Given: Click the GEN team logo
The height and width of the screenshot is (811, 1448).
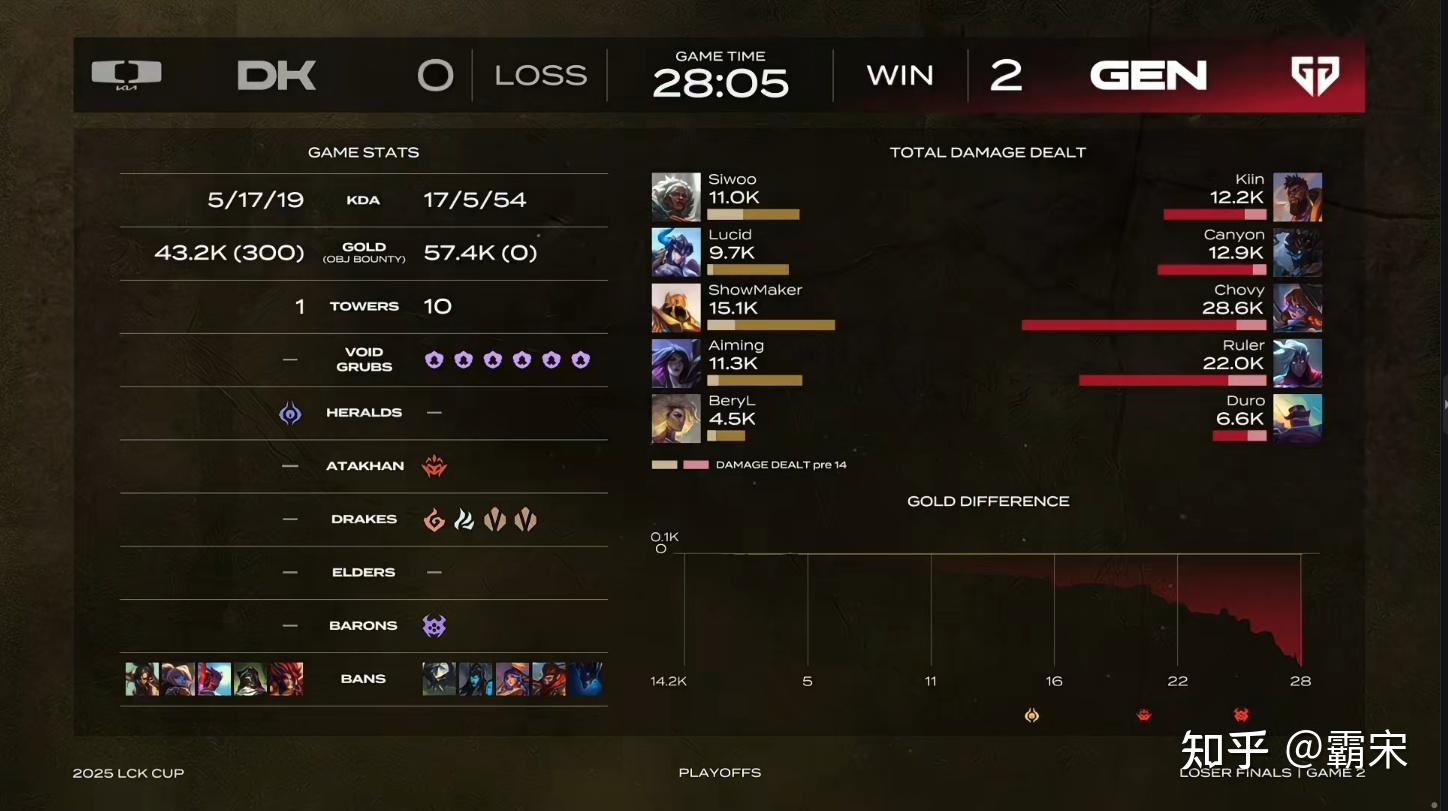Looking at the screenshot, I should (1314, 76).
